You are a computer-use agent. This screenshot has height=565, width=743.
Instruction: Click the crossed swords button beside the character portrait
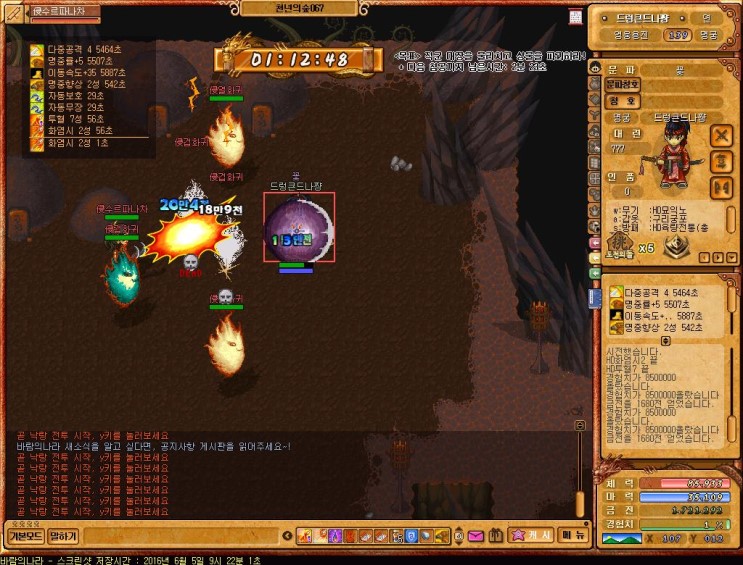tap(722, 135)
